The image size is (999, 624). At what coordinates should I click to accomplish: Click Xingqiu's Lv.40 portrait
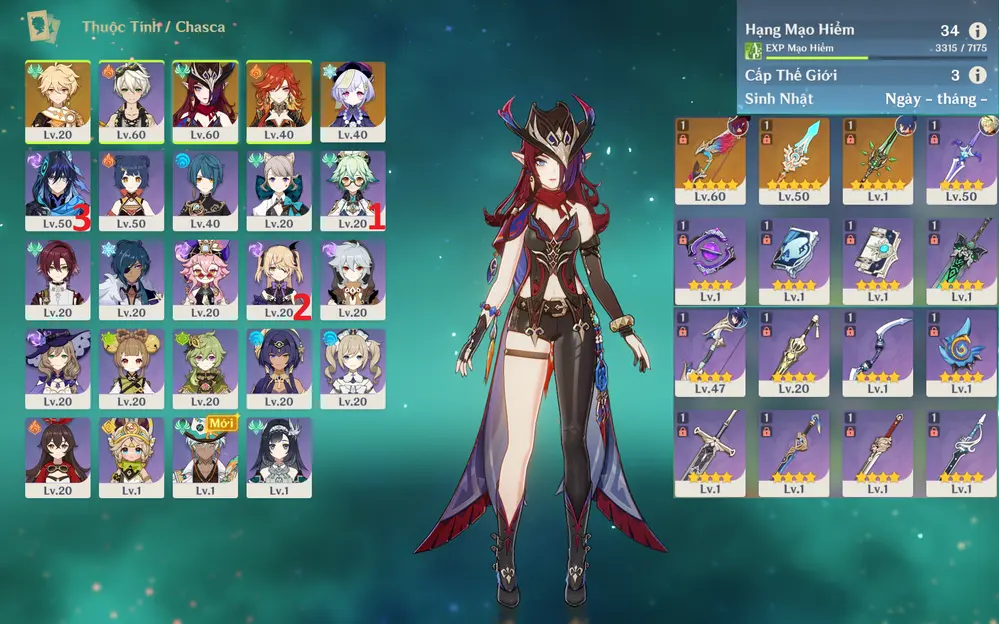tap(205, 190)
